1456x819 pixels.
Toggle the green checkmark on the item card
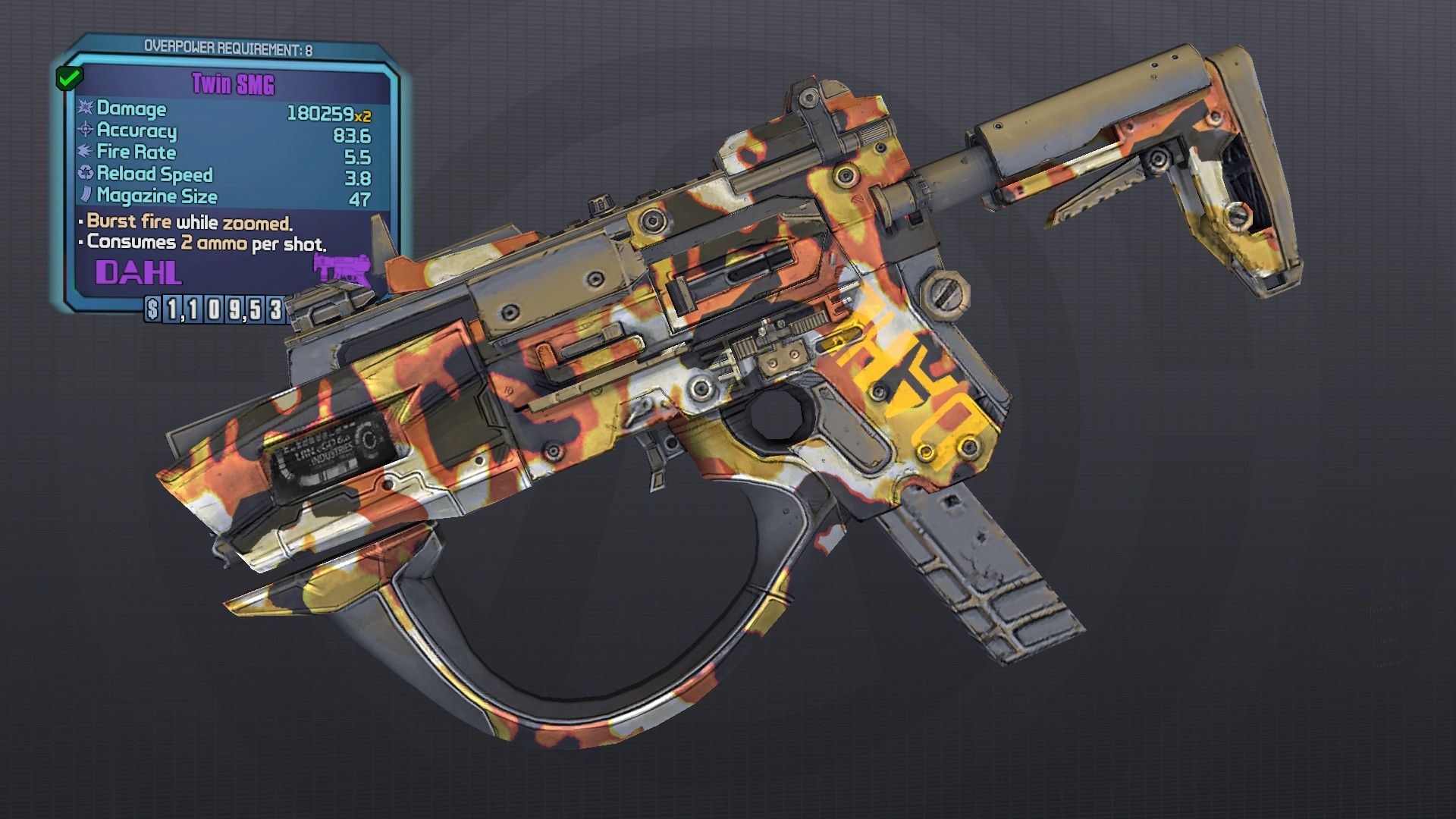(69, 77)
